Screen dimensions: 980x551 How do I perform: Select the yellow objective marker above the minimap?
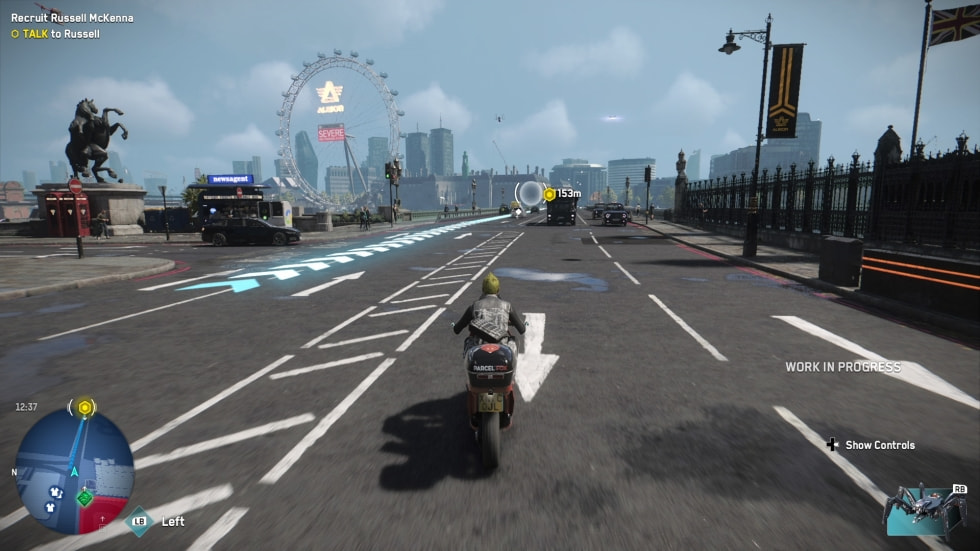tap(85, 407)
